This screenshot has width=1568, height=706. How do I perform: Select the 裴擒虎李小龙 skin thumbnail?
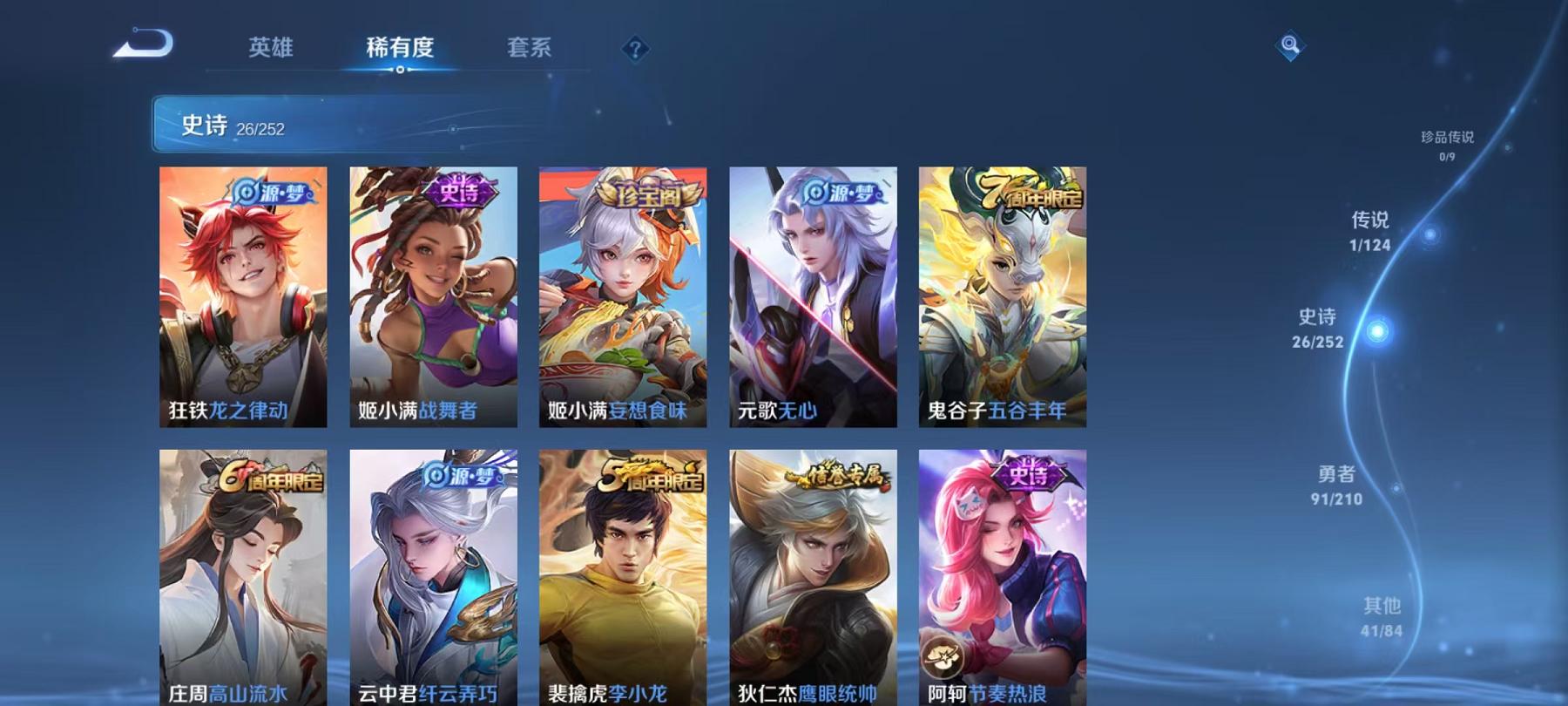tap(625, 567)
